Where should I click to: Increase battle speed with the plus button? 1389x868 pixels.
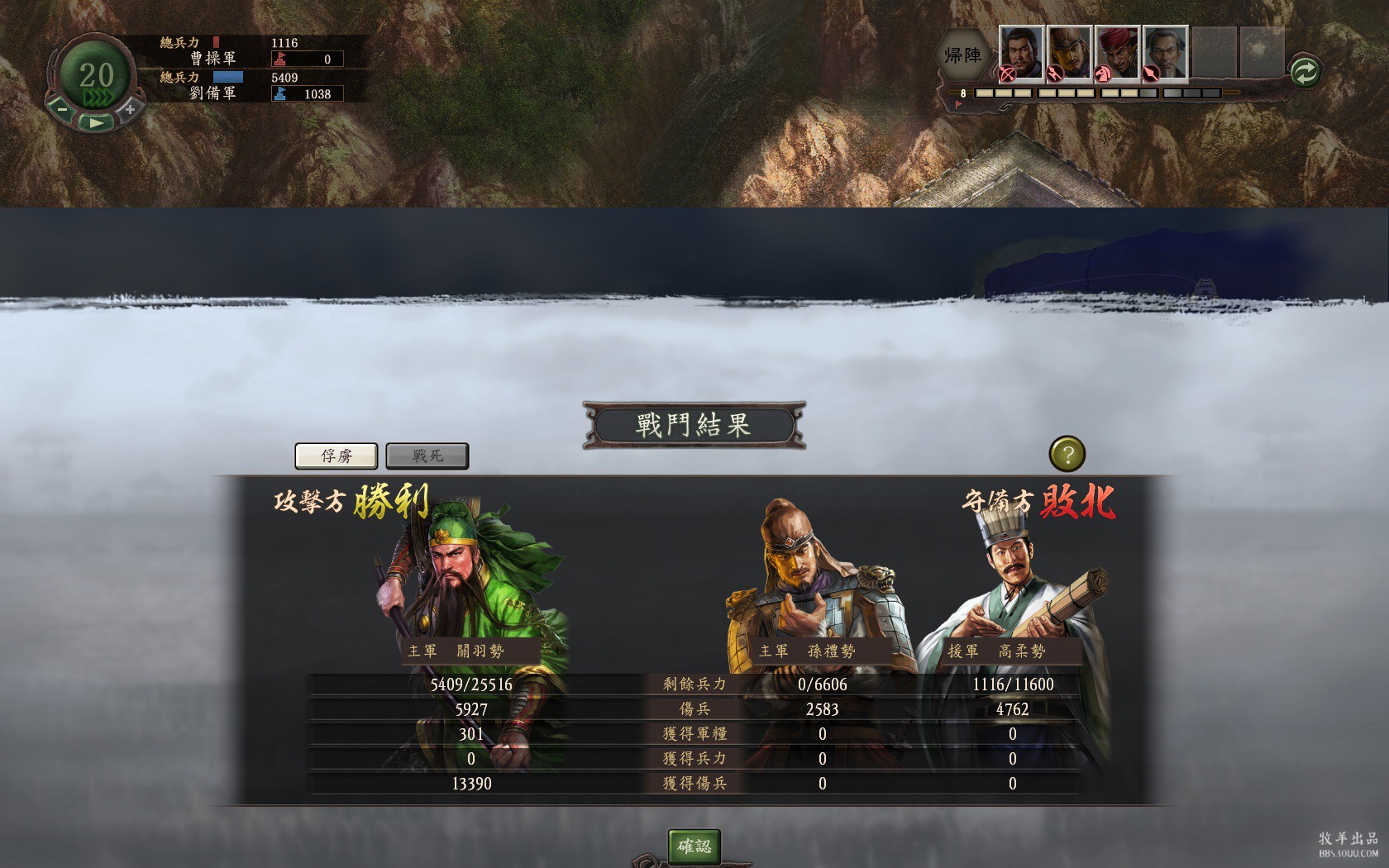130,108
